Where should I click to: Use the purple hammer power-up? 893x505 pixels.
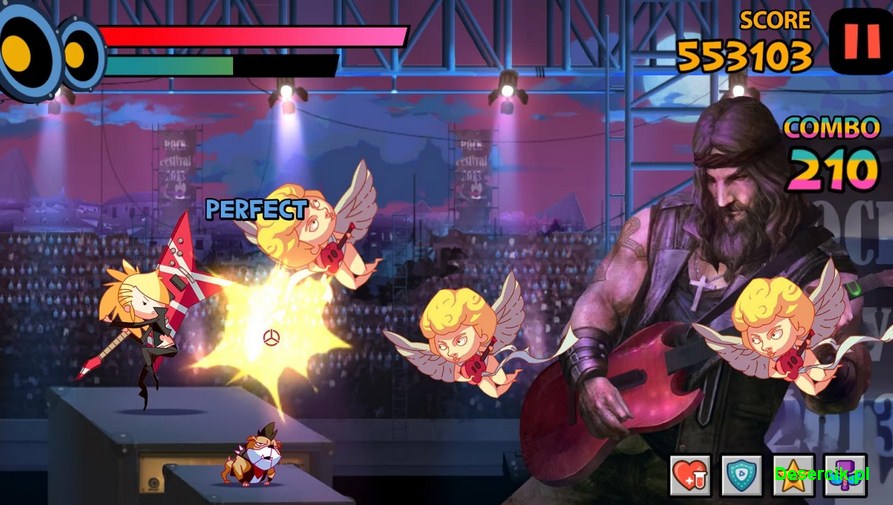click(x=844, y=475)
